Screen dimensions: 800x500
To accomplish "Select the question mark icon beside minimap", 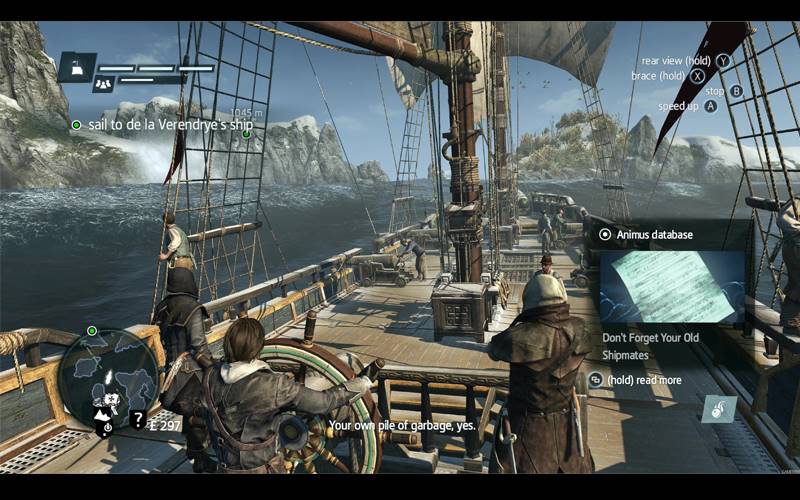I will (138, 419).
